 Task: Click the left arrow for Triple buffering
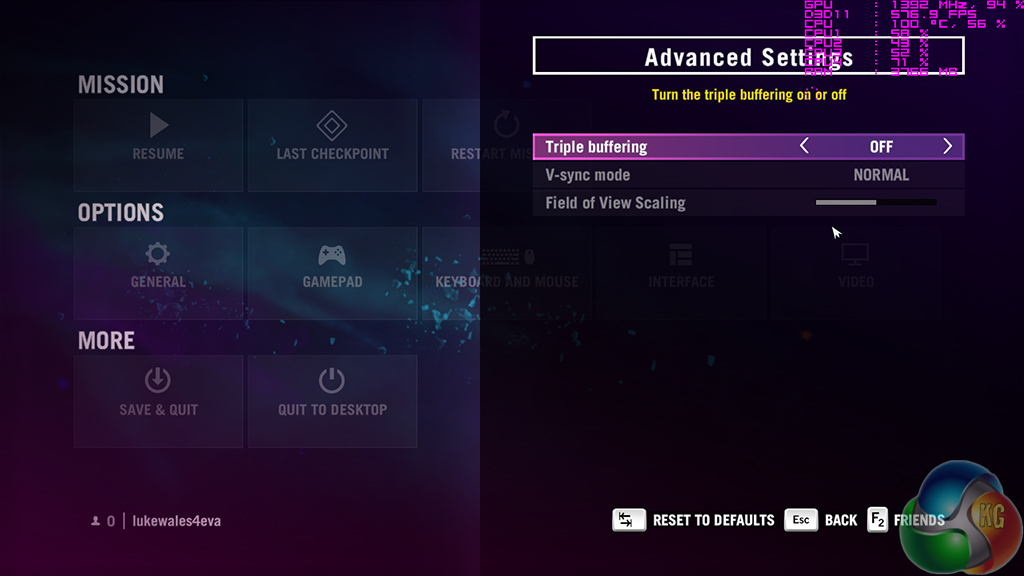tap(804, 147)
